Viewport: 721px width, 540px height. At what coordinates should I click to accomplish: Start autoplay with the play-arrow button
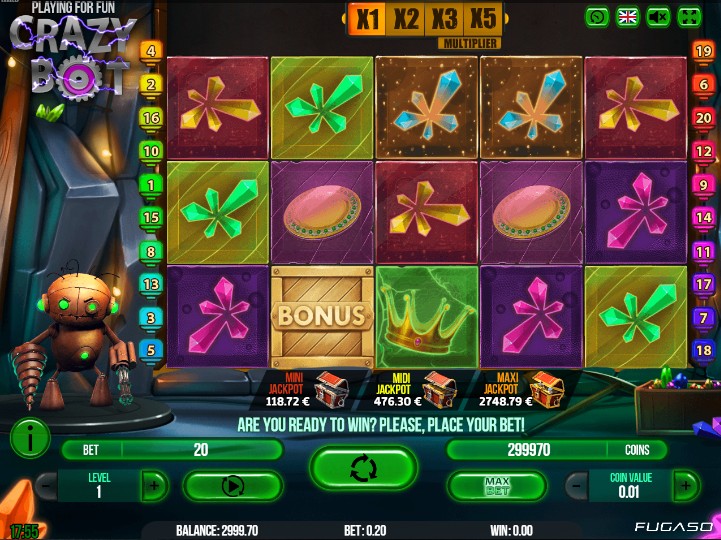pos(232,486)
